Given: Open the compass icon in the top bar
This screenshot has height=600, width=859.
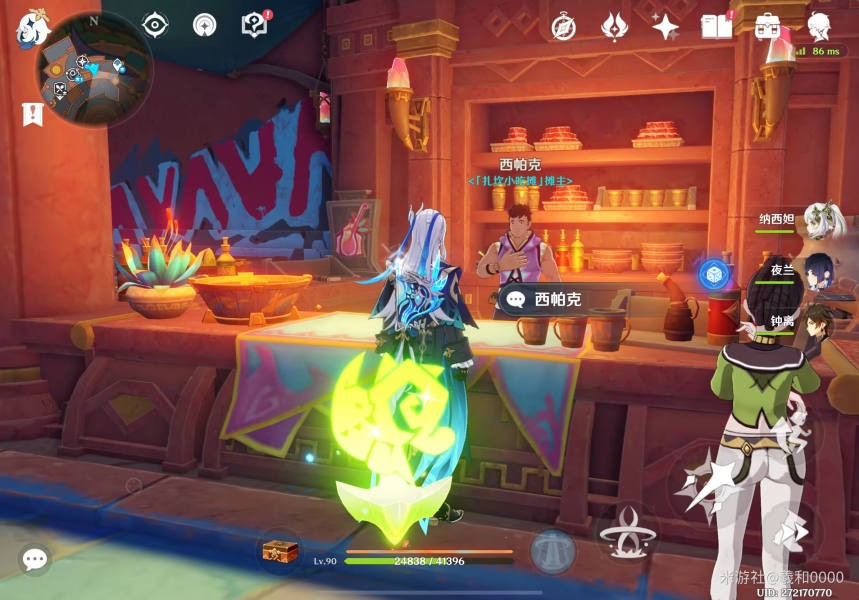Looking at the screenshot, I should (564, 27).
